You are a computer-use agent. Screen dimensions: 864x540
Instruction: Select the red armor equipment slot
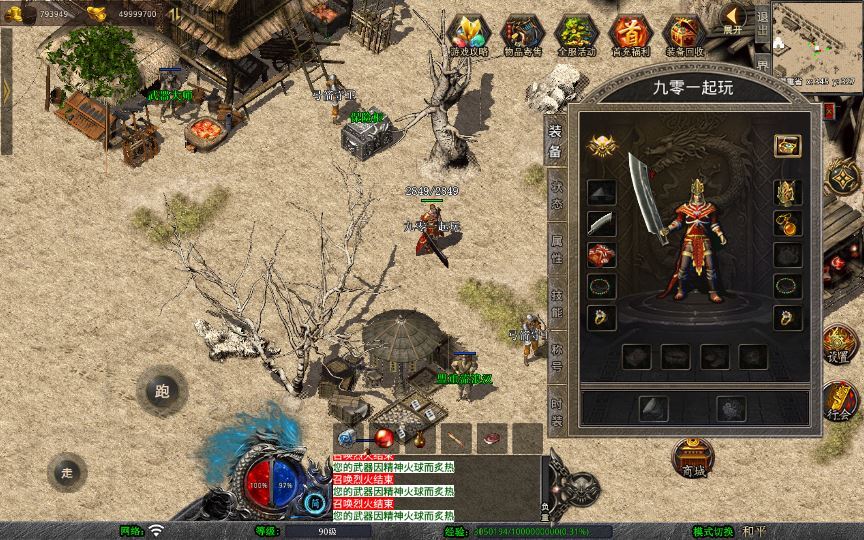pos(601,255)
